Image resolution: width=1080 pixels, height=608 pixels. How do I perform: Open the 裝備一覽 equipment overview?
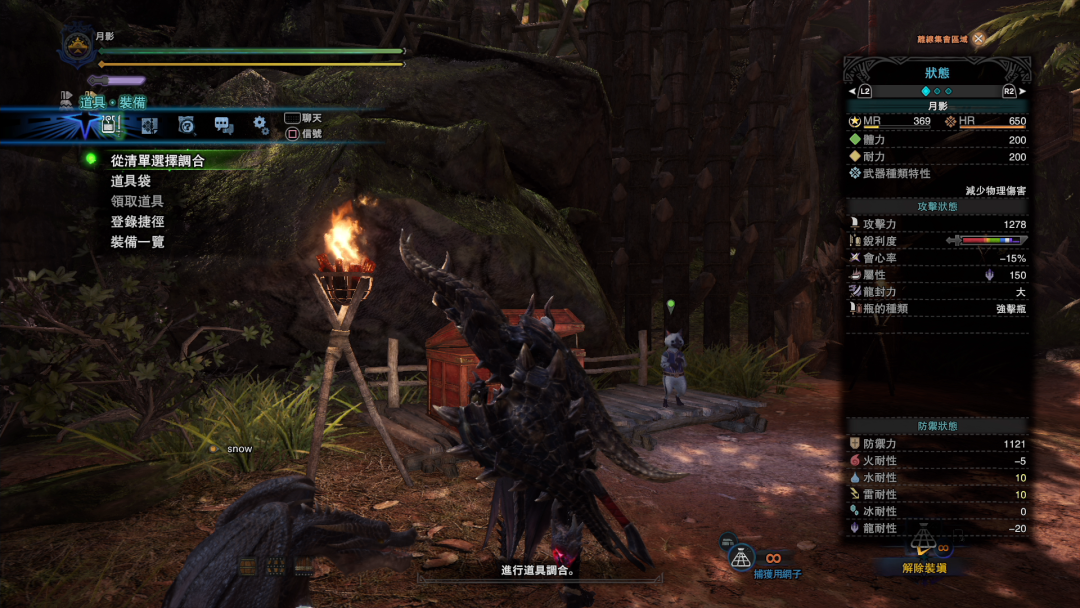[137, 242]
